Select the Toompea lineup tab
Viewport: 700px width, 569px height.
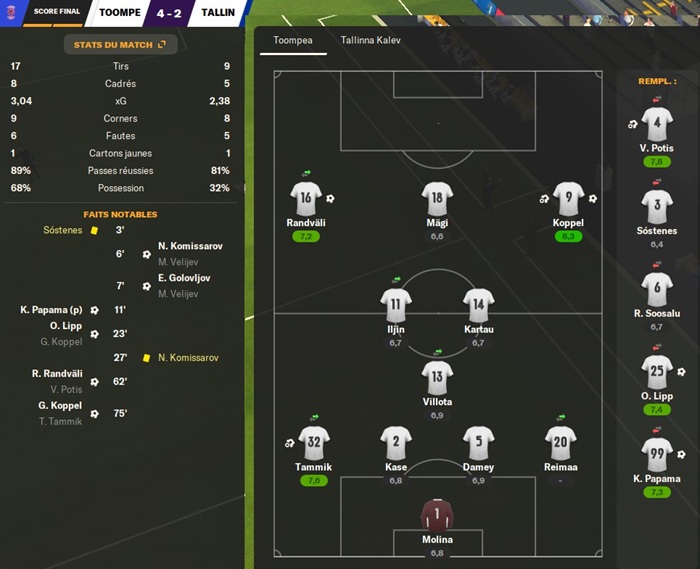286,41
